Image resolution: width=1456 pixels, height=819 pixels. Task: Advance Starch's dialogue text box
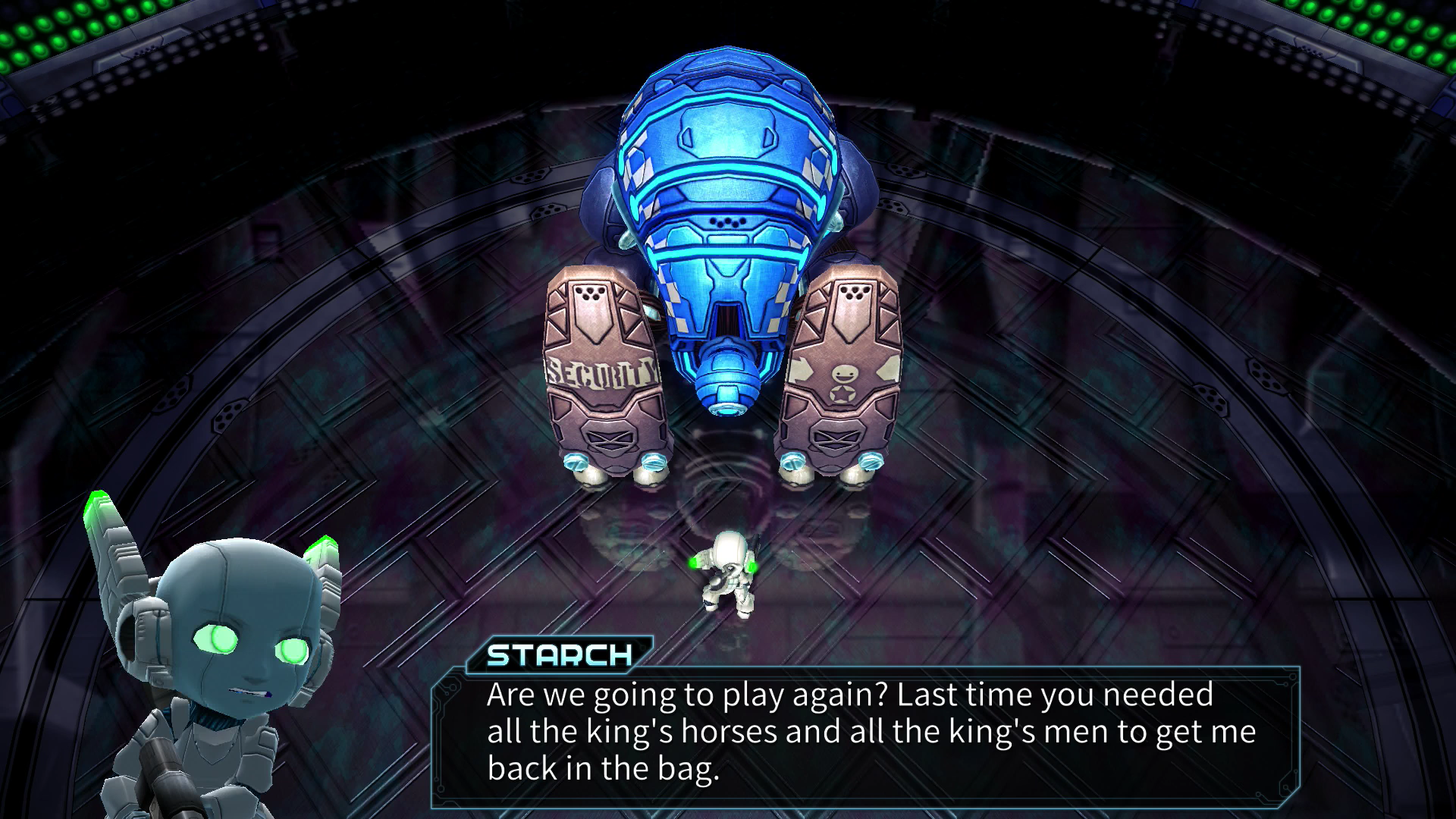click(864, 733)
